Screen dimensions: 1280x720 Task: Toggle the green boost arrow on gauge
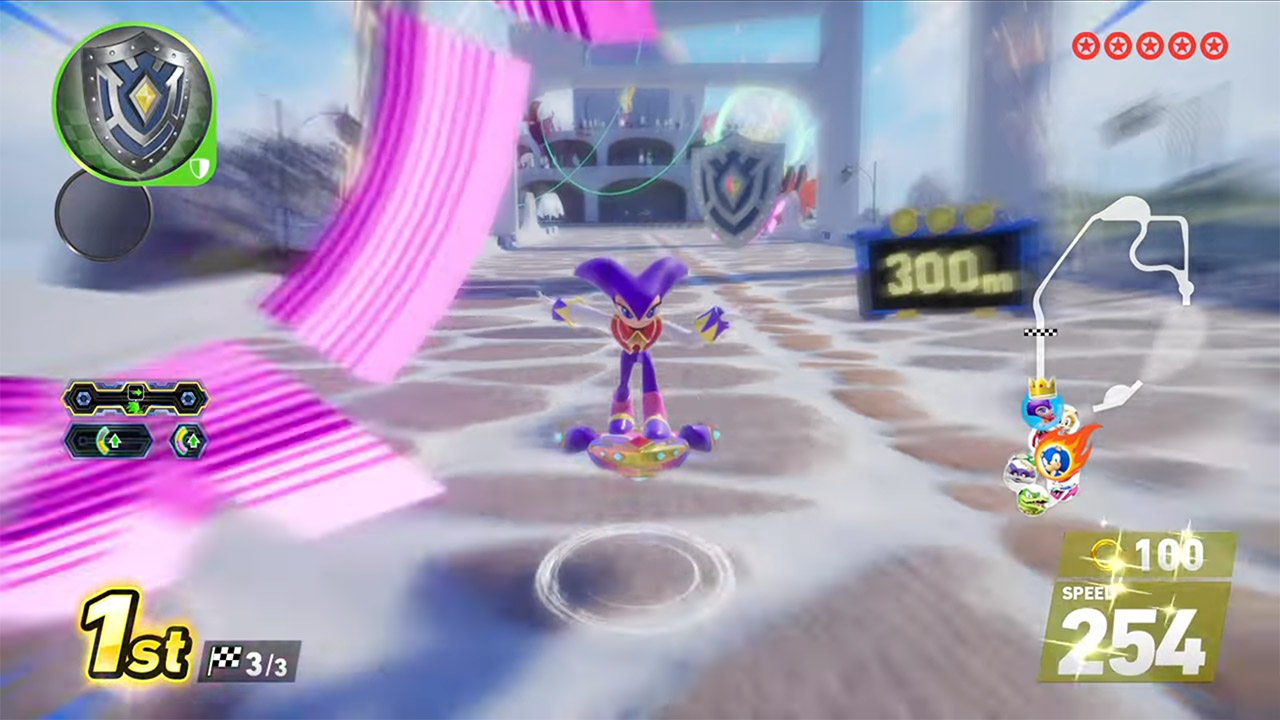[137, 392]
